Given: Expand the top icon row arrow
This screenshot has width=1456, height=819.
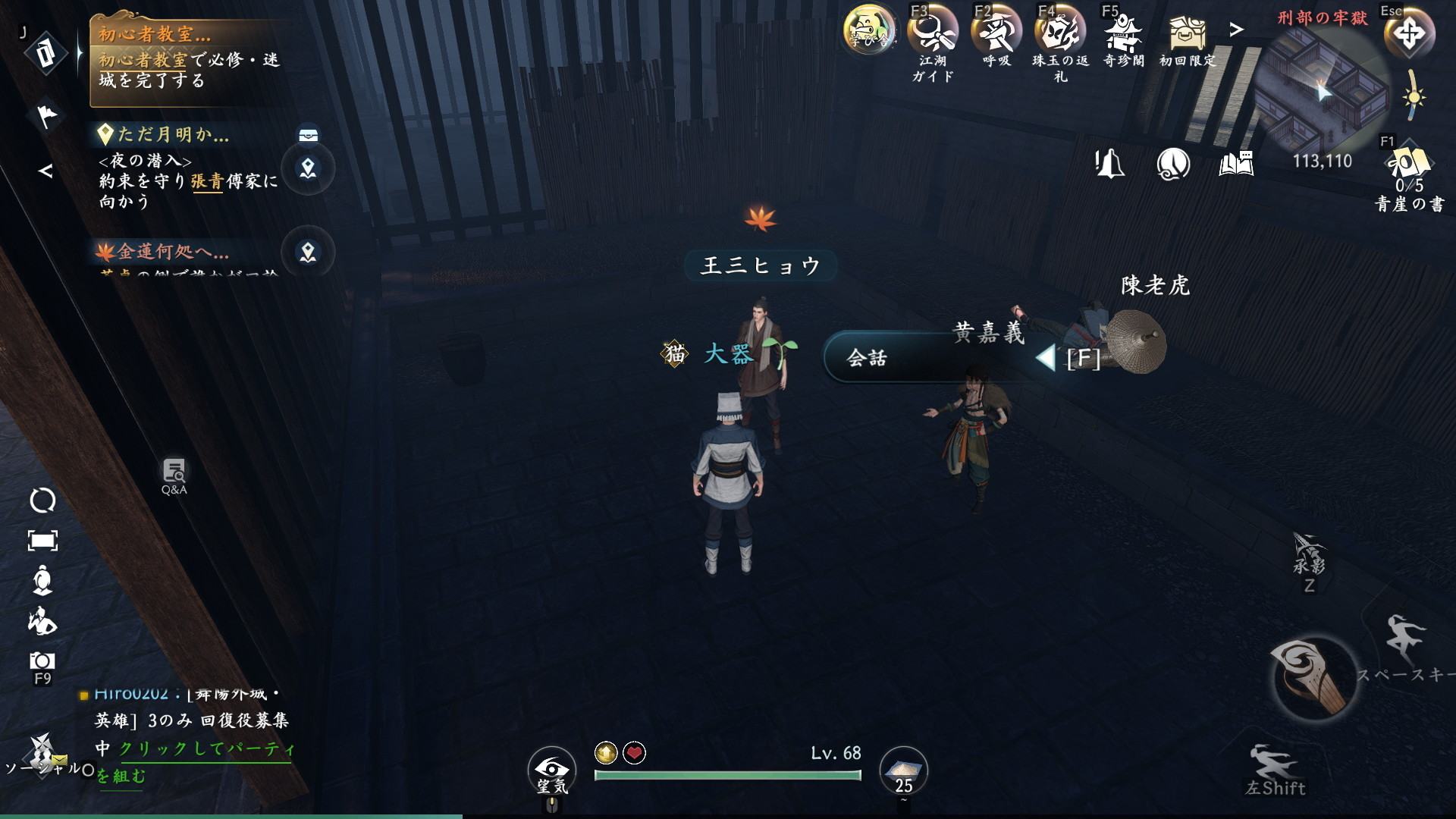Looking at the screenshot, I should point(1237,30).
